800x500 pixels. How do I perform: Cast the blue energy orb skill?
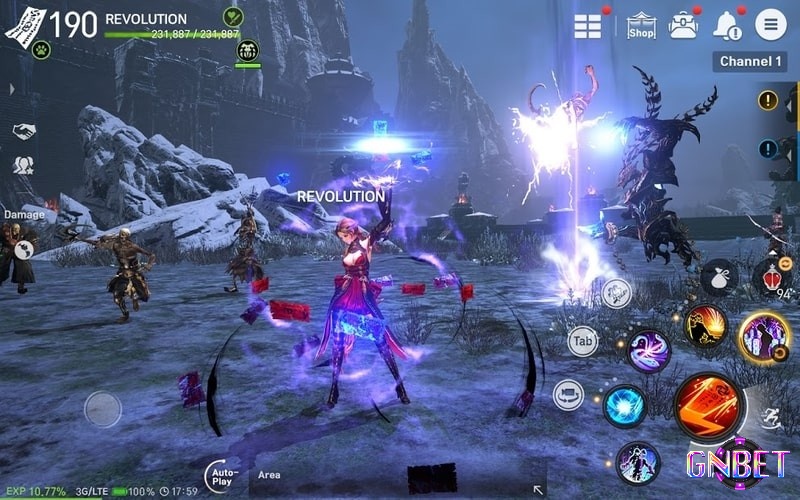[624, 406]
